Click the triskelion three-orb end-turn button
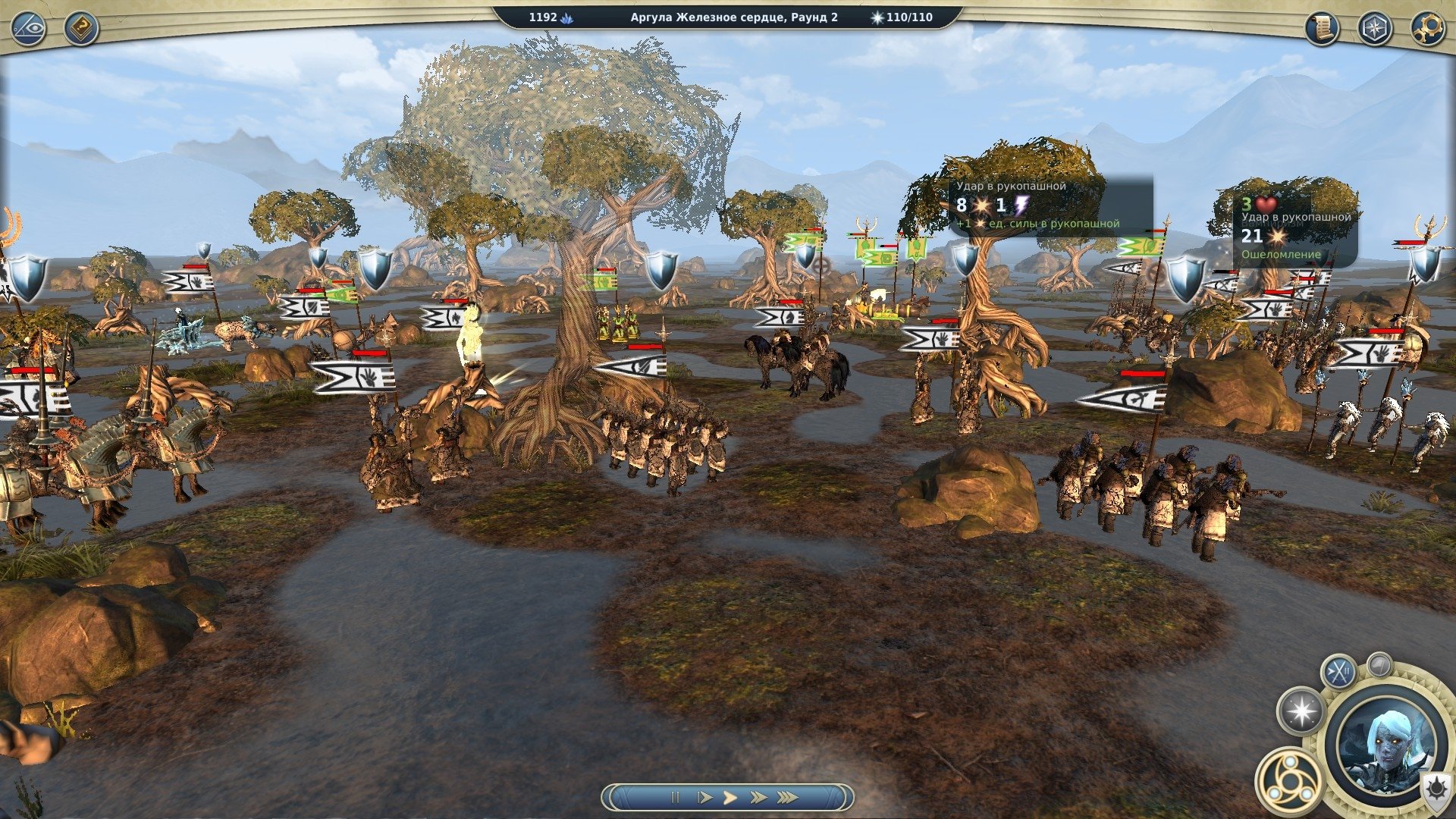 click(x=1288, y=779)
